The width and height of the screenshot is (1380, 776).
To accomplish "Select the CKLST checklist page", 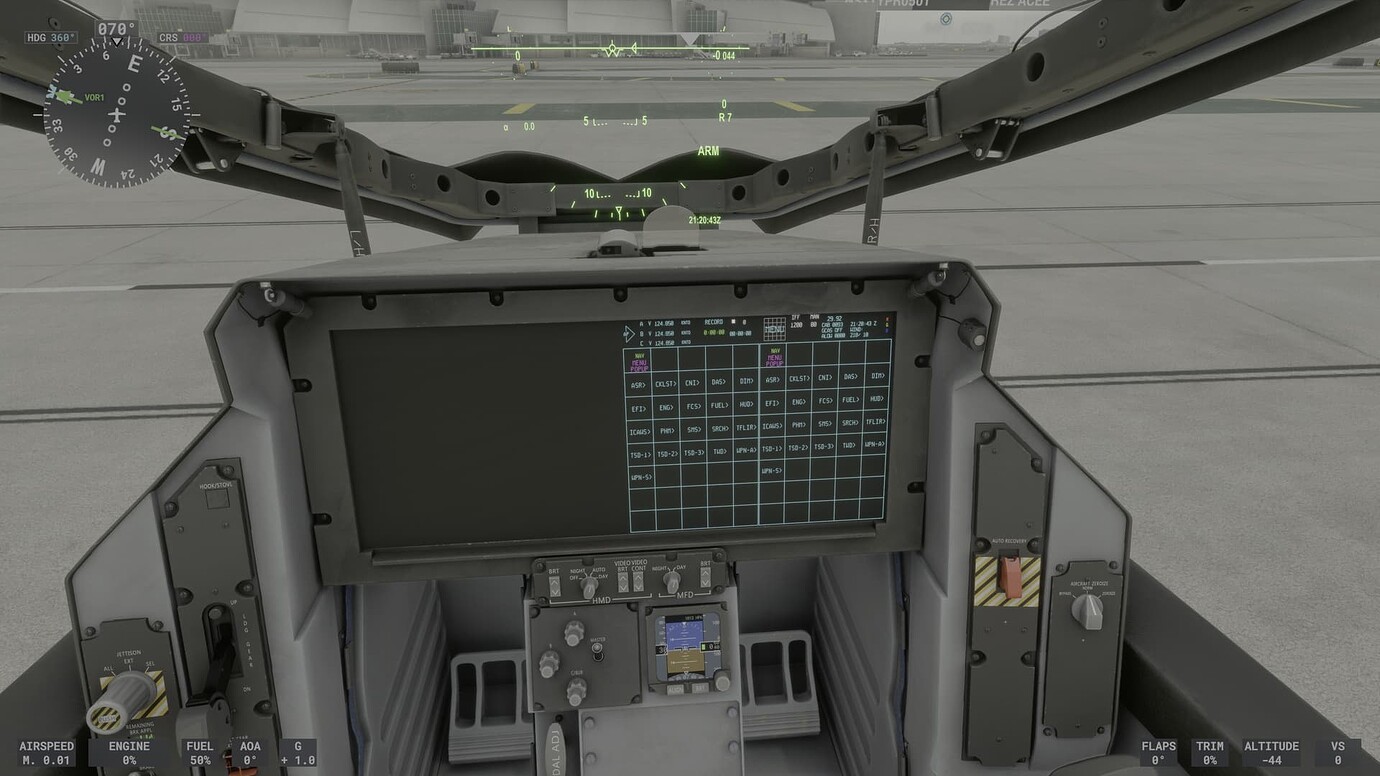I will (x=667, y=382).
